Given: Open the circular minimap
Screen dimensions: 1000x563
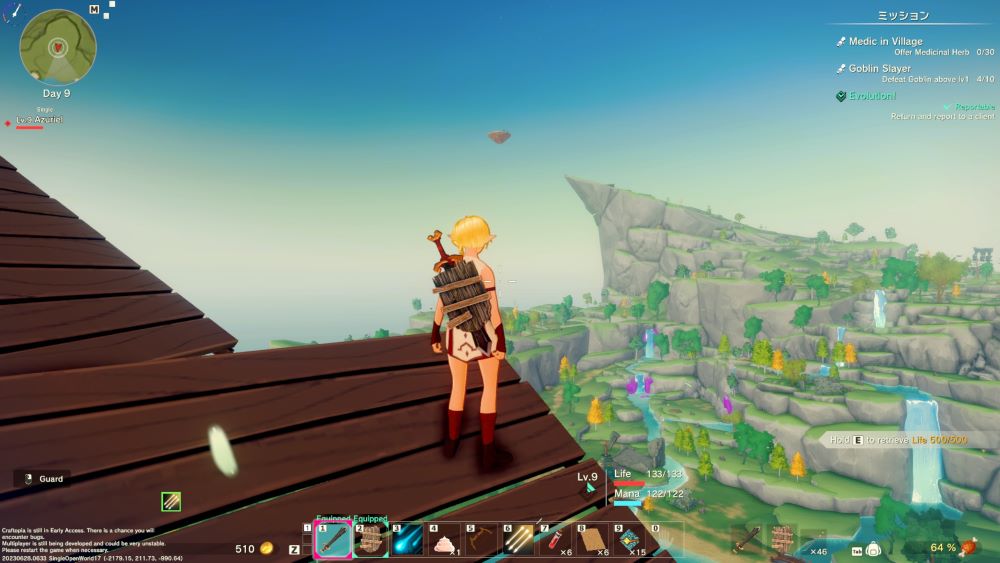Looking at the screenshot, I should (x=58, y=46).
